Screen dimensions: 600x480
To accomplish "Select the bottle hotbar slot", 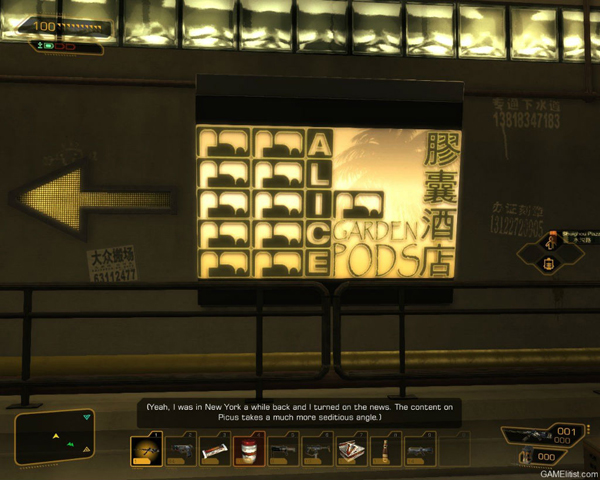I will pyautogui.click(x=386, y=451).
